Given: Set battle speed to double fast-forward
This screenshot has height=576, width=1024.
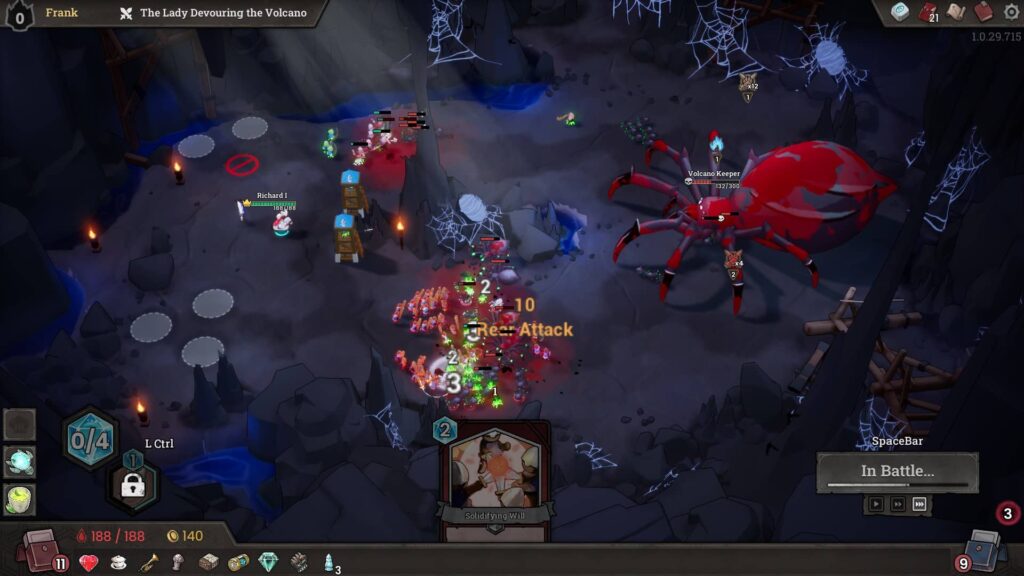Looking at the screenshot, I should coord(898,504).
